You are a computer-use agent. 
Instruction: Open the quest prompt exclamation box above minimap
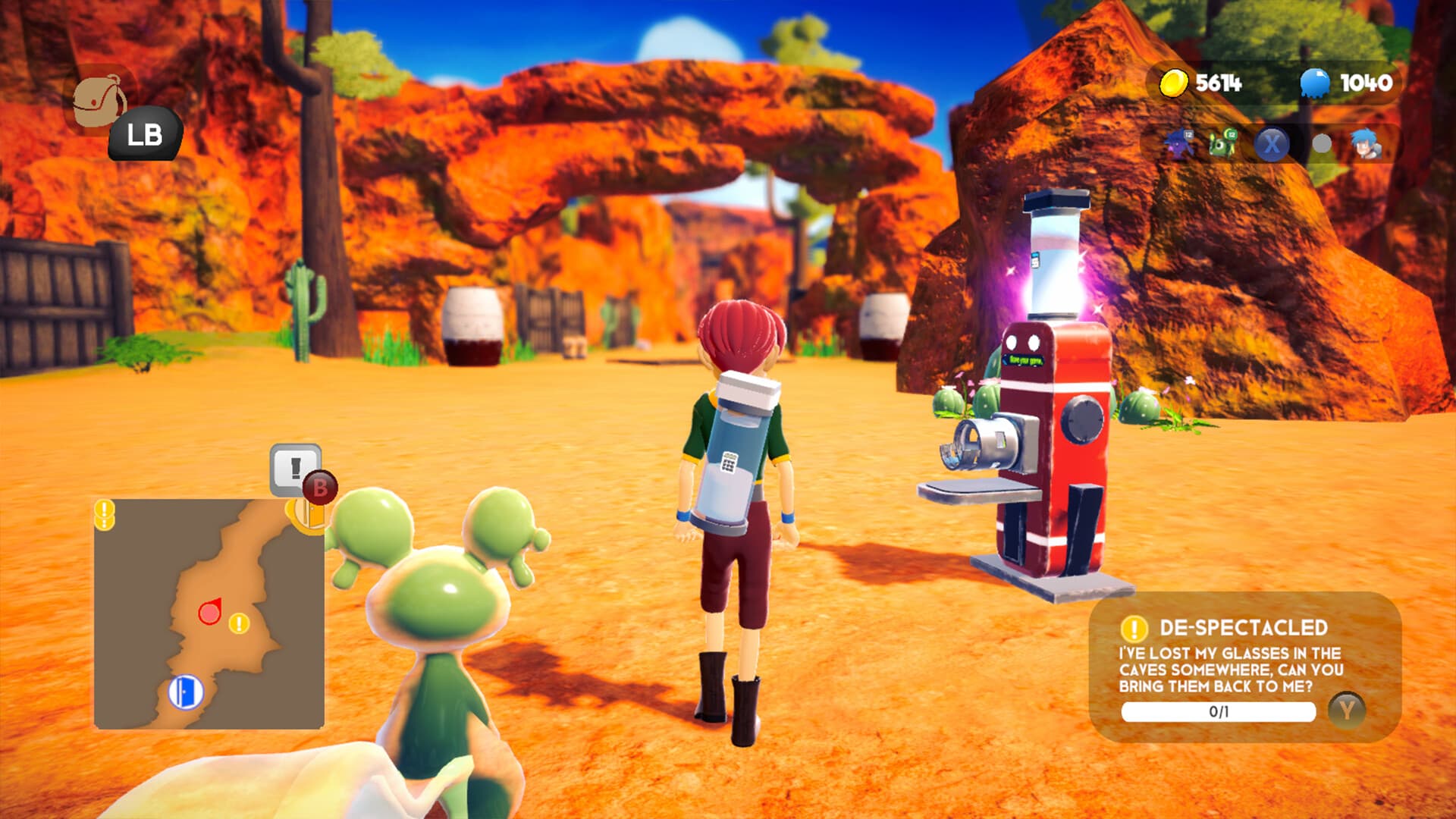[x=294, y=470]
